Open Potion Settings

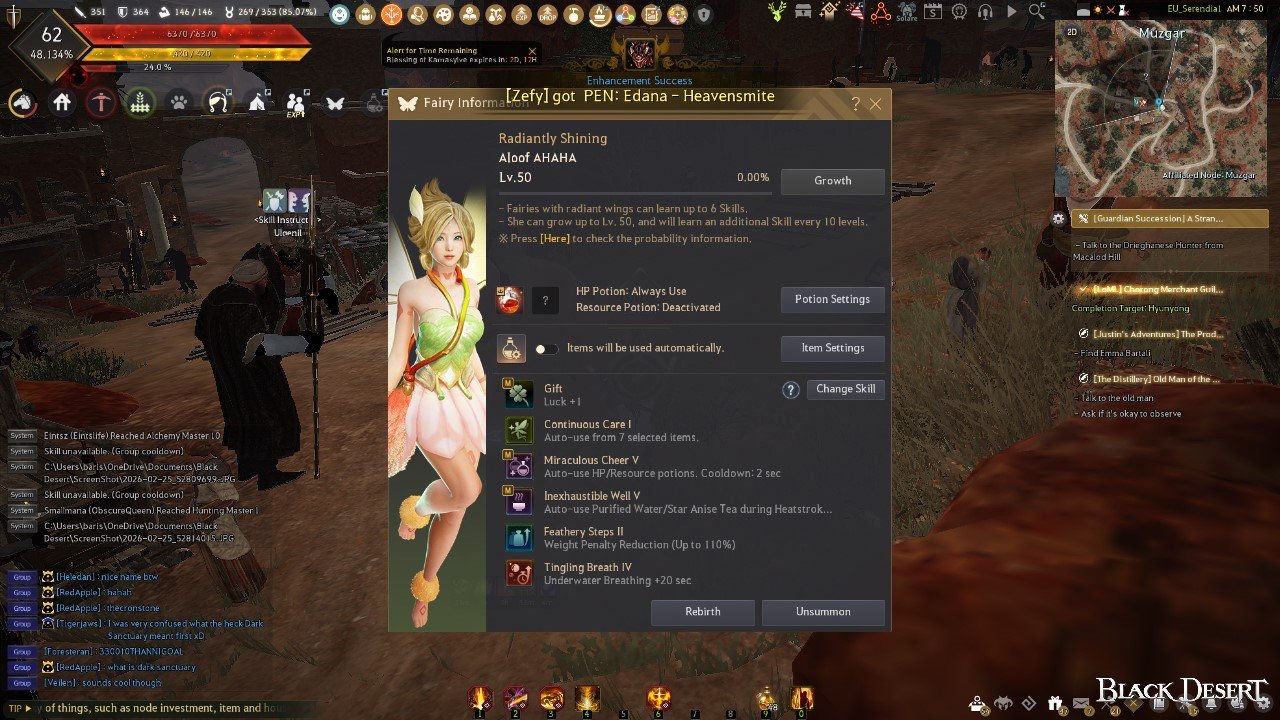832,299
